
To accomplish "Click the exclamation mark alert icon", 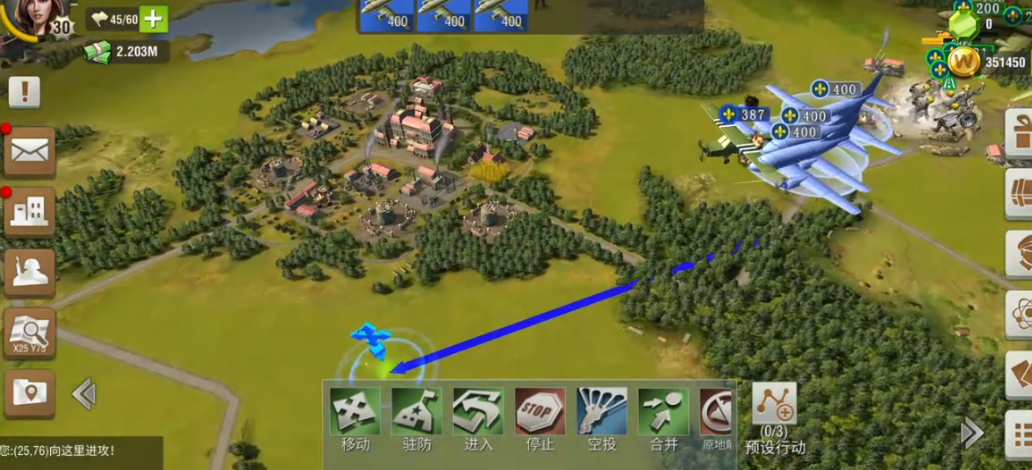I will 24,92.
